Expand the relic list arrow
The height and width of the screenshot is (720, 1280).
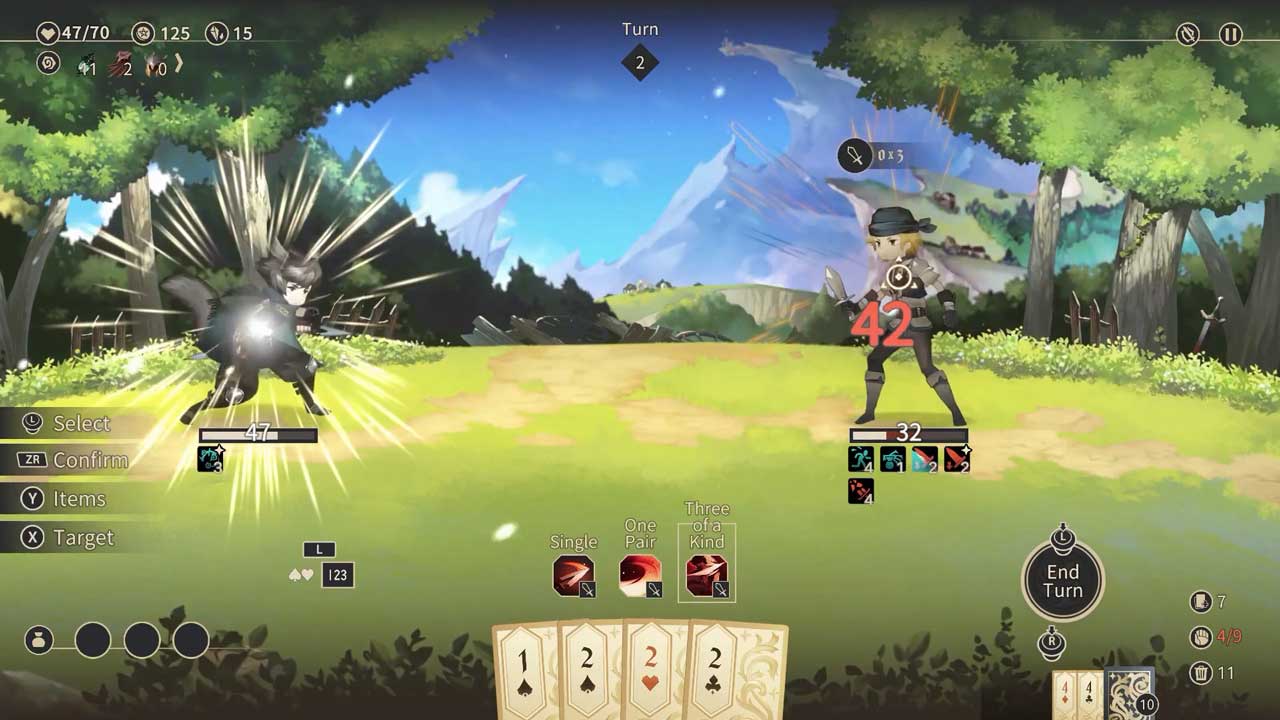click(x=179, y=65)
